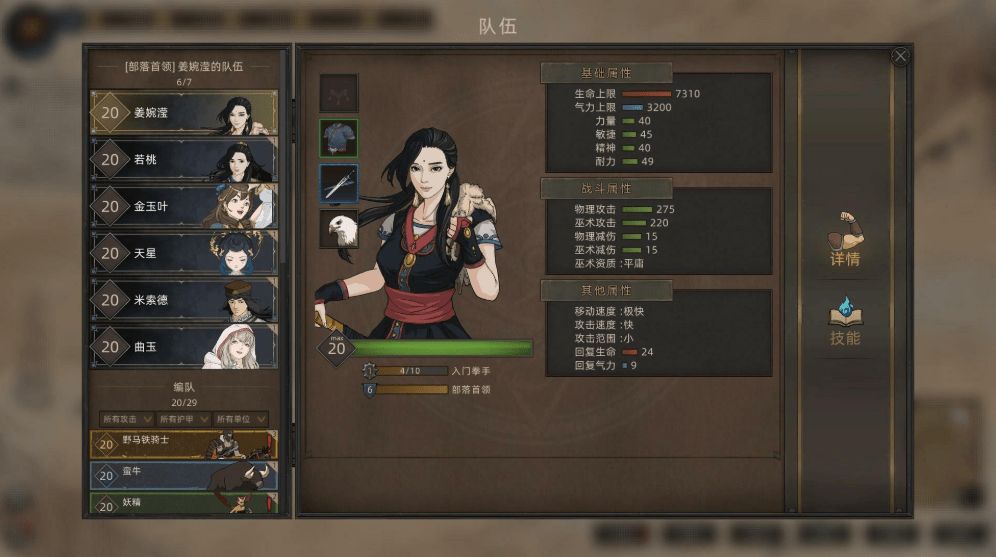Select party member 若桃

click(x=184, y=159)
